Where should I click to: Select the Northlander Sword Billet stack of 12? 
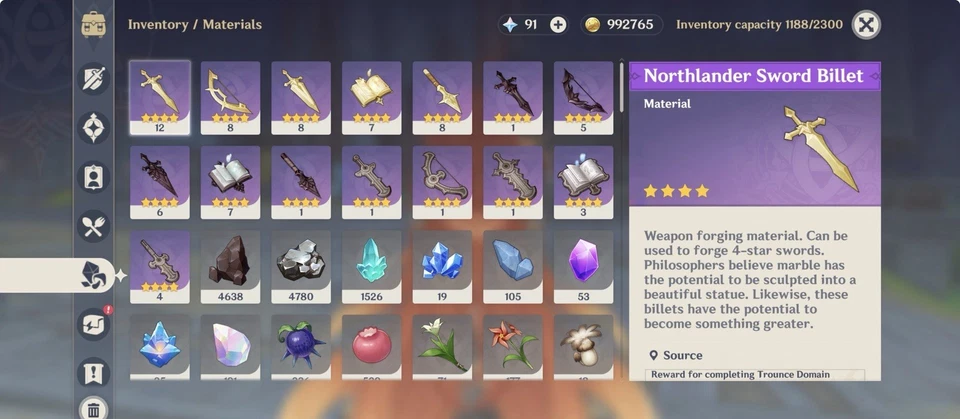(160, 96)
